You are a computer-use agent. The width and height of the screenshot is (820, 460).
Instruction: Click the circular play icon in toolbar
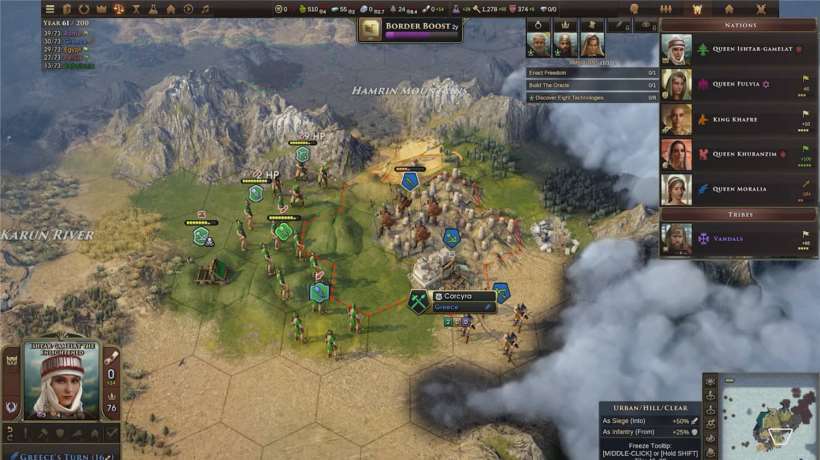tap(188, 9)
